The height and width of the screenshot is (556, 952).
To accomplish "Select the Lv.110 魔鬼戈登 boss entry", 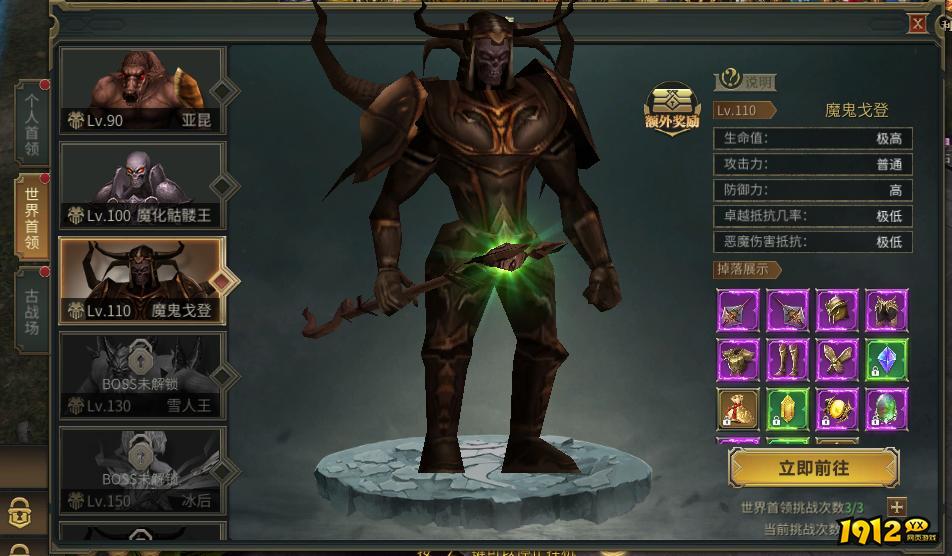I will 142,281.
